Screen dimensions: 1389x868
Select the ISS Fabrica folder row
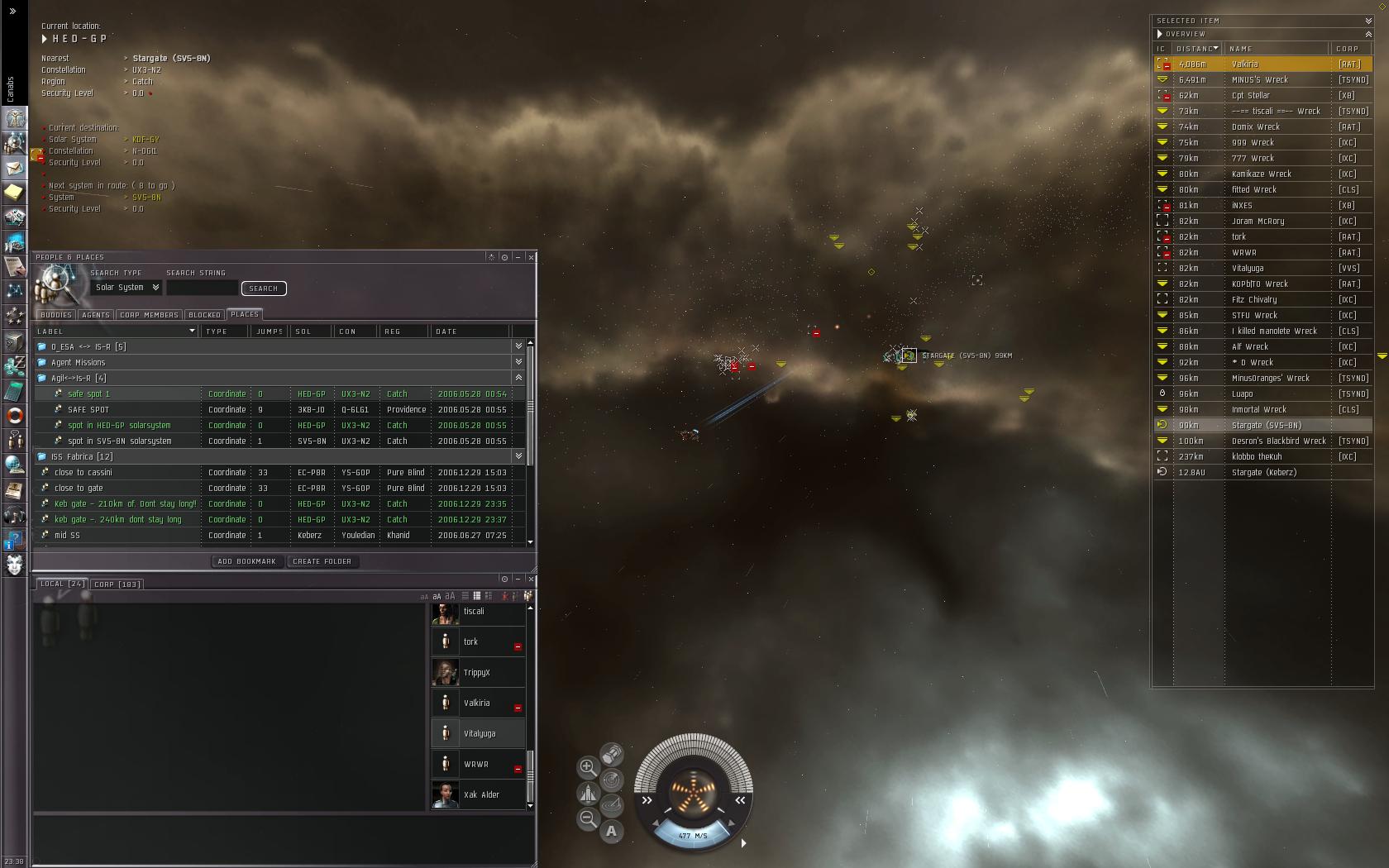82,457
